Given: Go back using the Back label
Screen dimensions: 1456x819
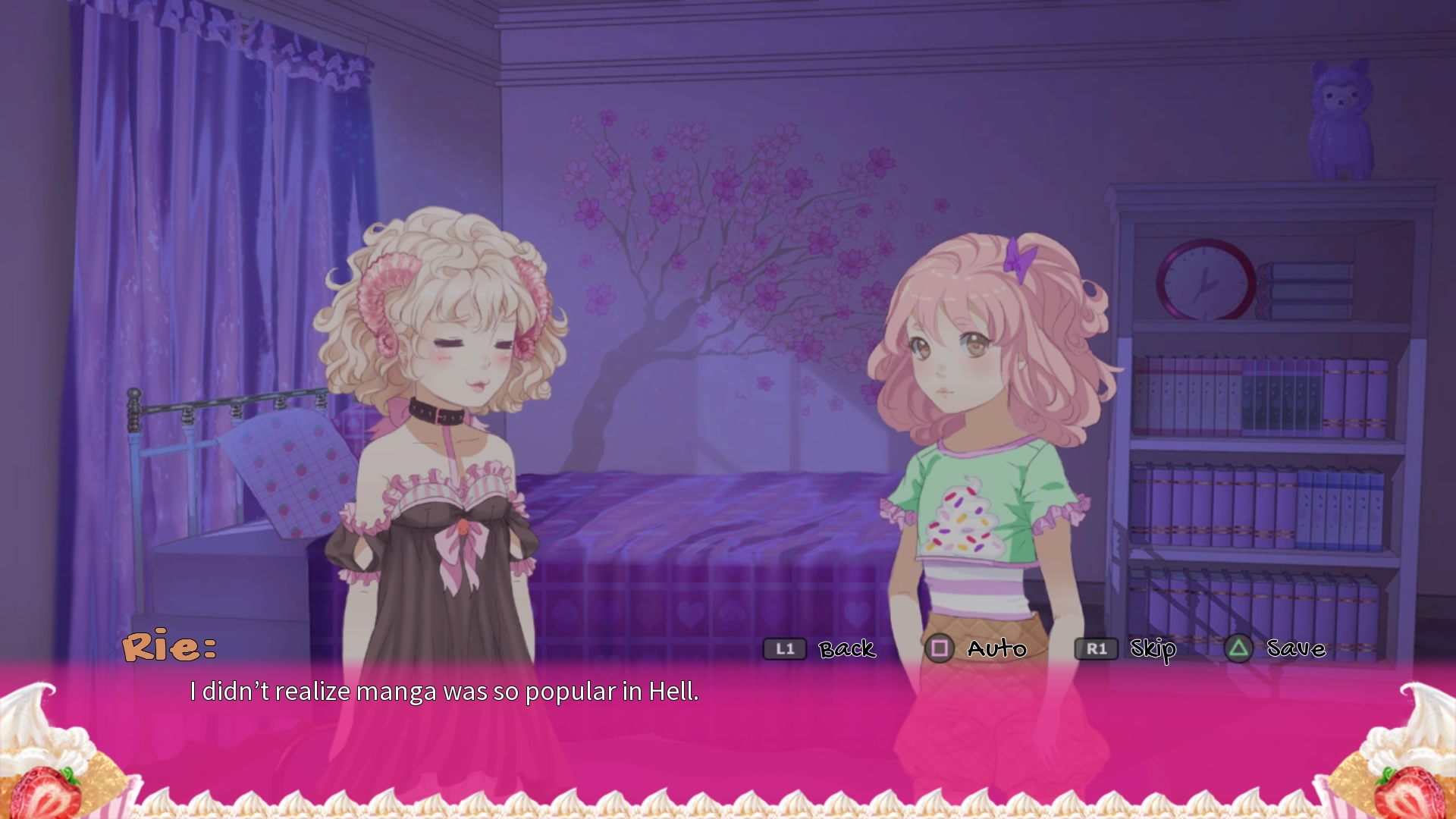Looking at the screenshot, I should click(846, 649).
